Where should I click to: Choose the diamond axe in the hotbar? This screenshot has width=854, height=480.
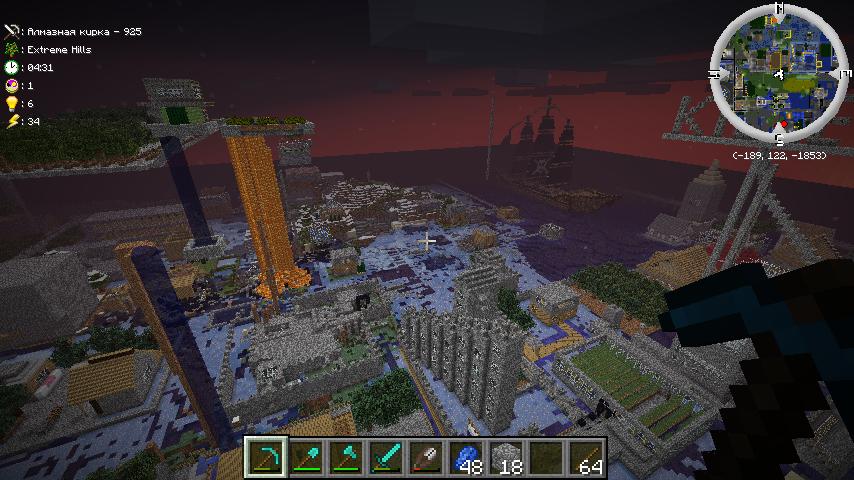(x=347, y=457)
